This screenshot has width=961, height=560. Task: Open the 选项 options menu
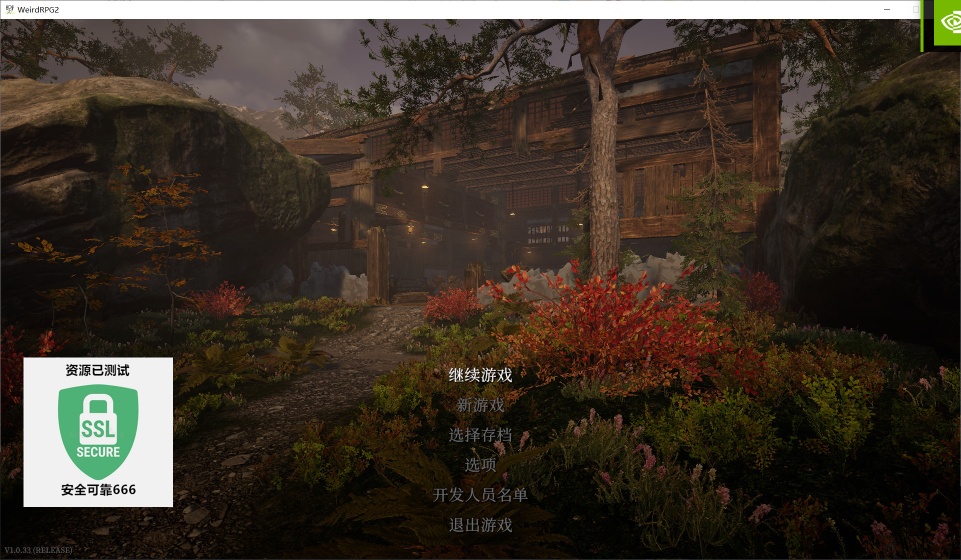click(x=480, y=464)
